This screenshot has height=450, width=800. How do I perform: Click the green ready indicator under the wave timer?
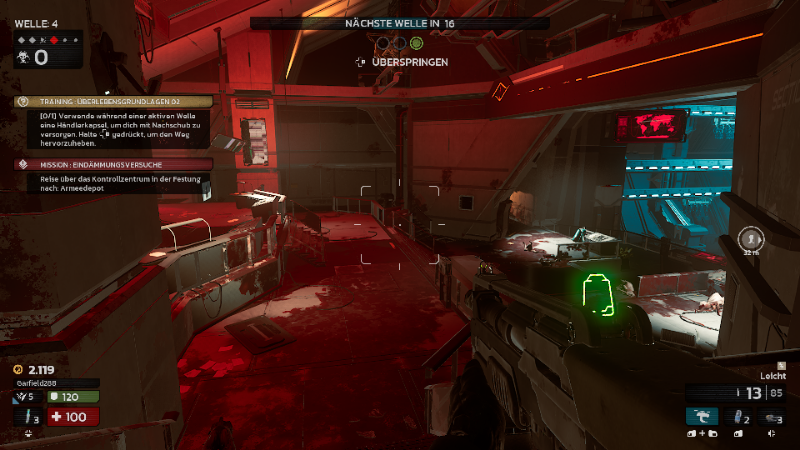[x=416, y=43]
